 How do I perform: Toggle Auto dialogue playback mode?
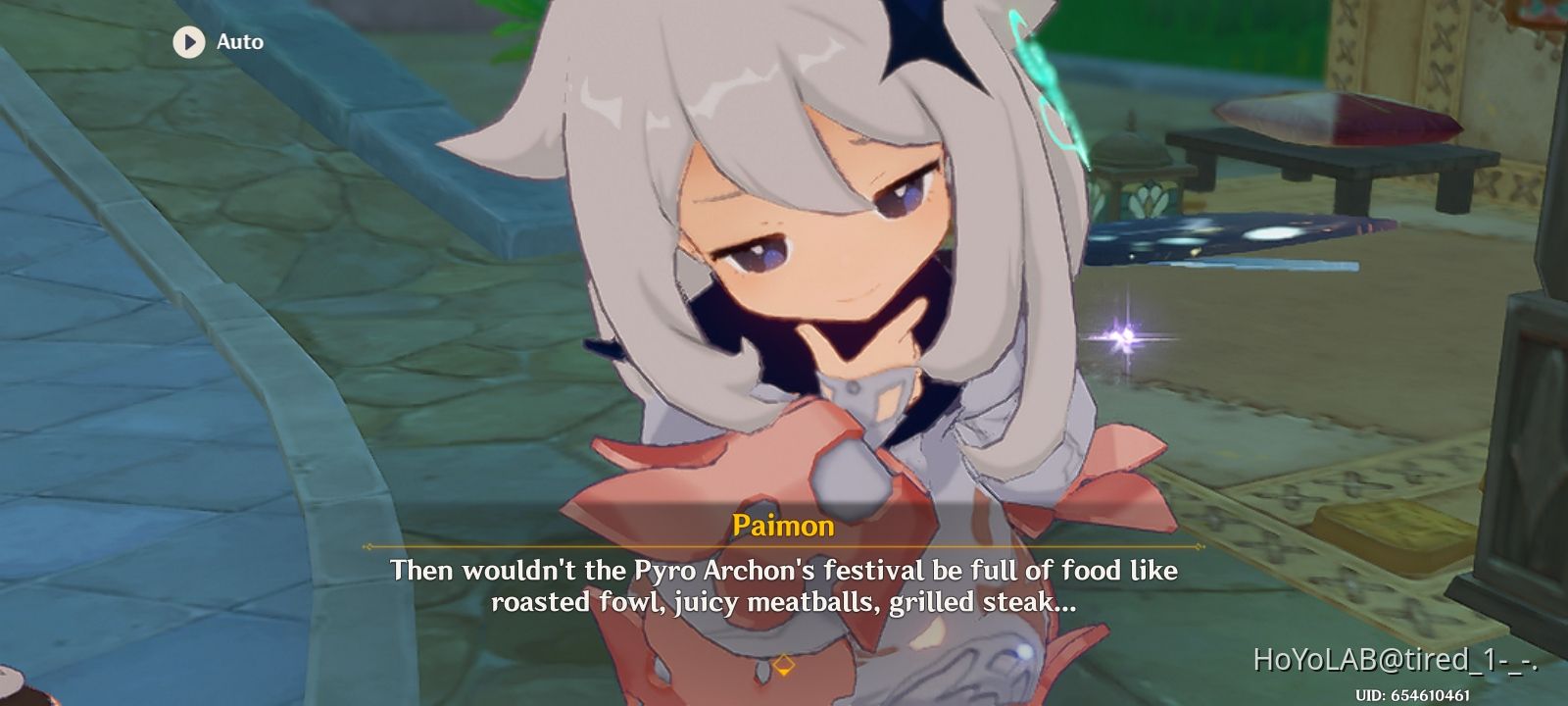(216, 42)
